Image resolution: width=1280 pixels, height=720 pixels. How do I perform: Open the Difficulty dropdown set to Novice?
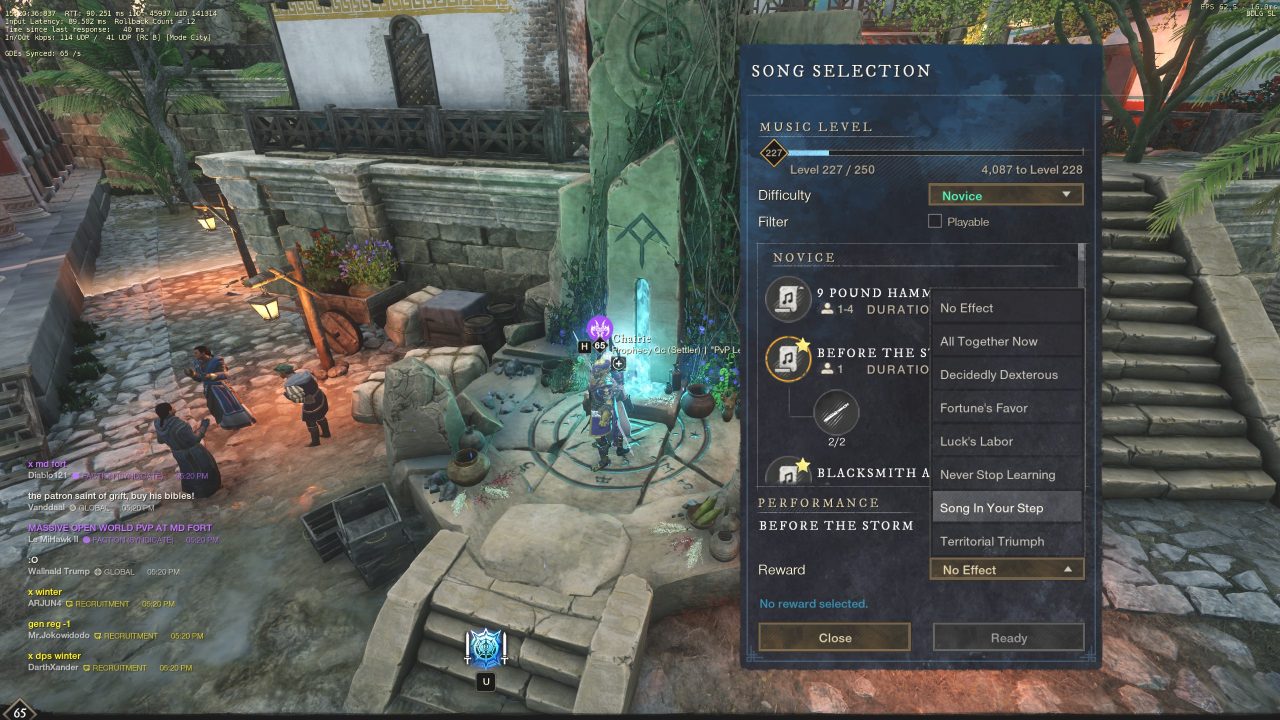tap(1006, 195)
